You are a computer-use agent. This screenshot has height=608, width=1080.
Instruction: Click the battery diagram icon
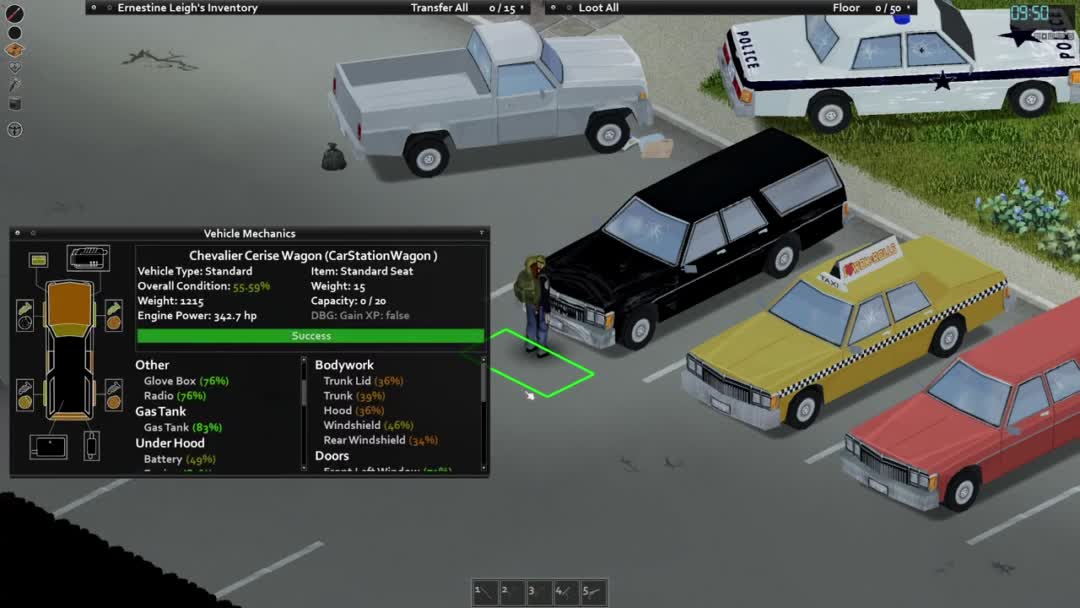[39, 260]
